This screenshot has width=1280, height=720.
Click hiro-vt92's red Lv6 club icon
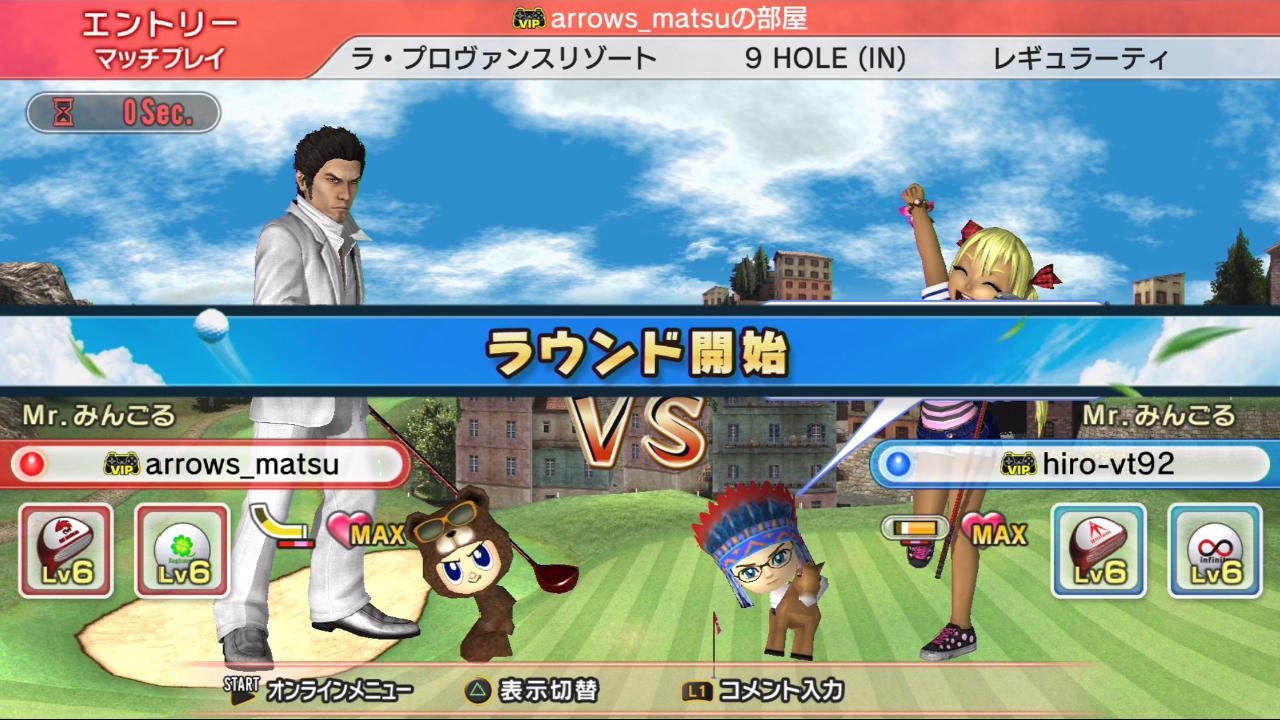tap(1098, 550)
